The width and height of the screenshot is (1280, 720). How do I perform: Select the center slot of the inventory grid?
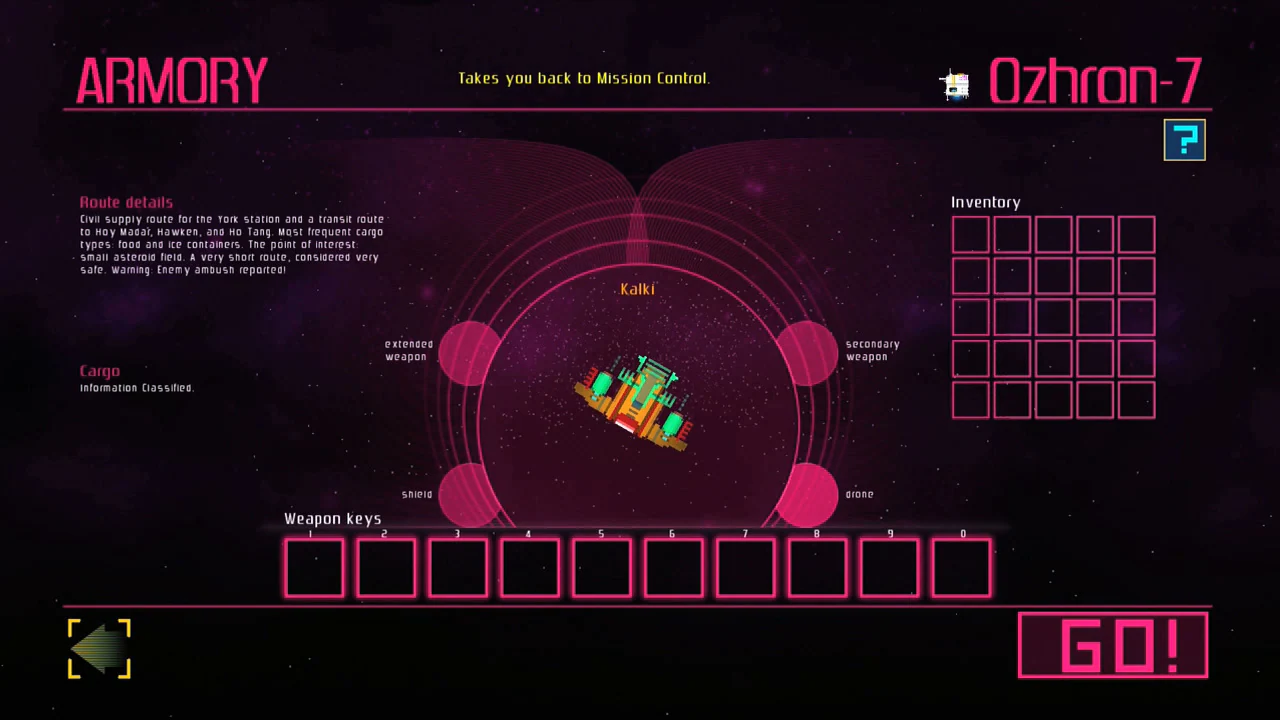(x=1053, y=316)
